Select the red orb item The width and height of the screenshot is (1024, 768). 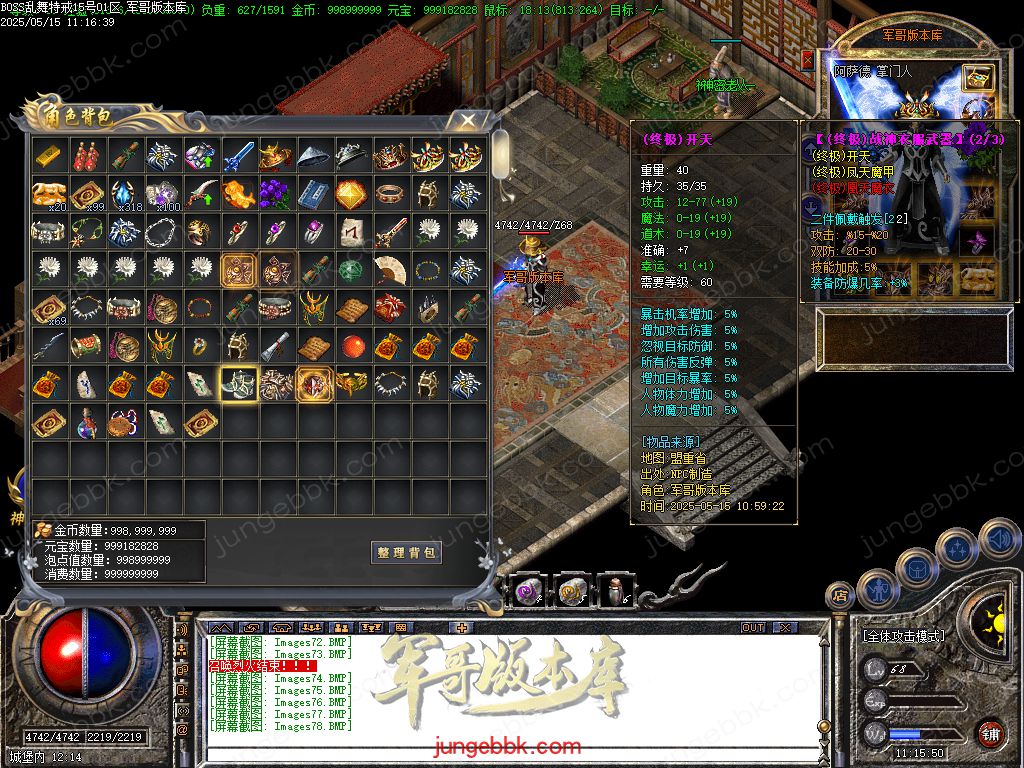point(352,346)
